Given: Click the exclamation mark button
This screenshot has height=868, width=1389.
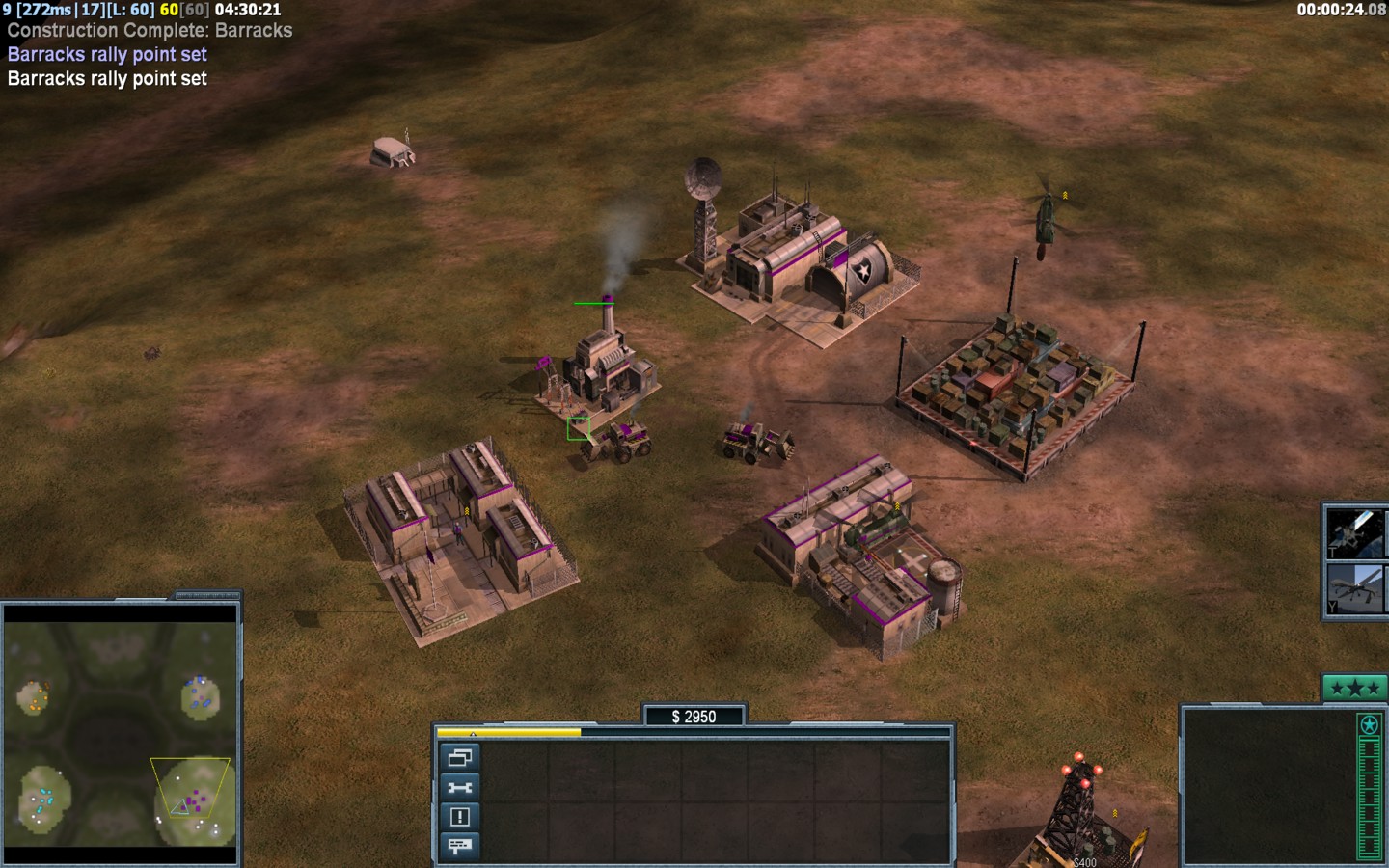Looking at the screenshot, I should point(459,817).
